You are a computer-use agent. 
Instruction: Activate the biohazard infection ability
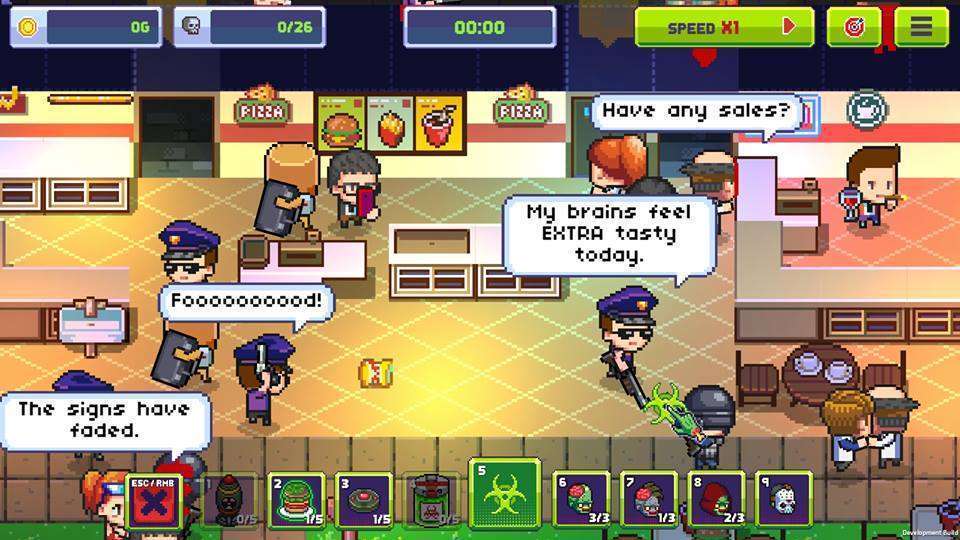pos(507,494)
